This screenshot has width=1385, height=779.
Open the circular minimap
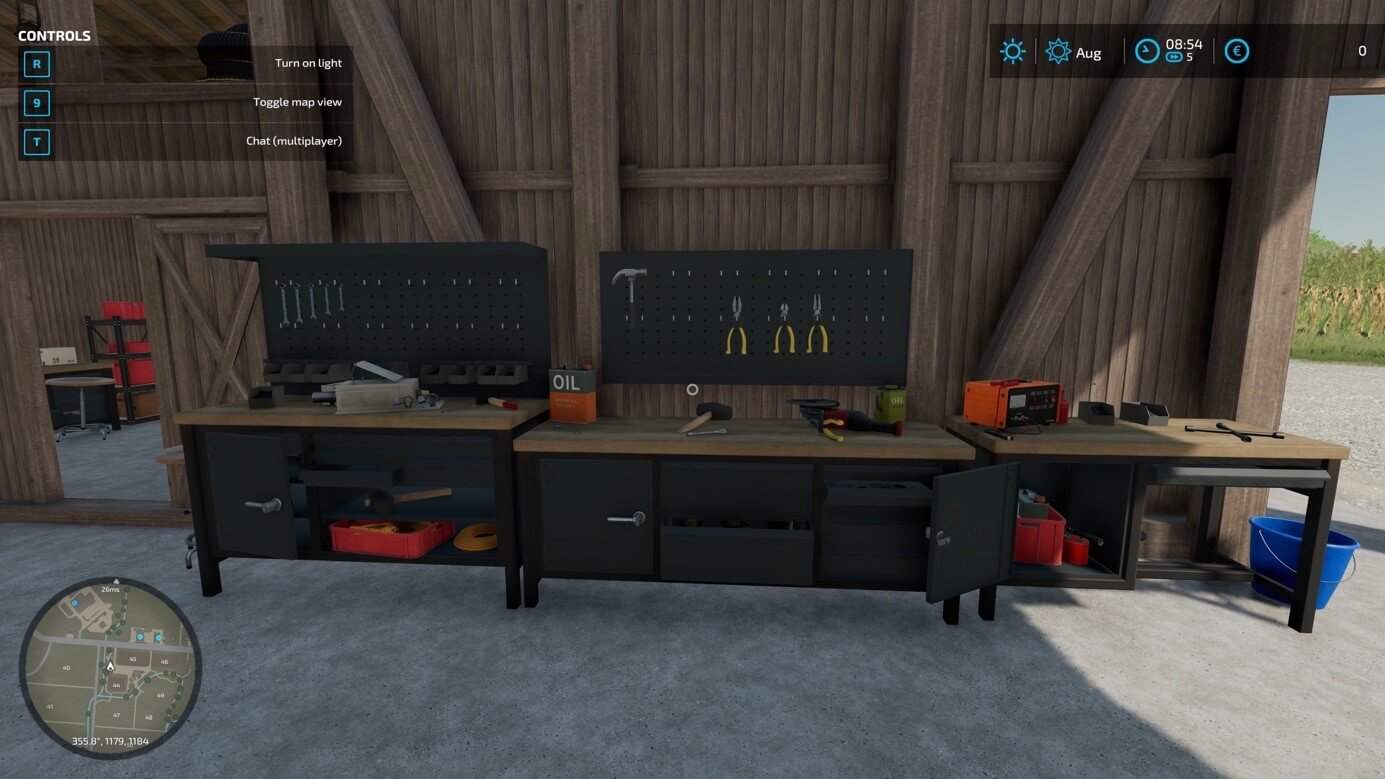point(110,667)
